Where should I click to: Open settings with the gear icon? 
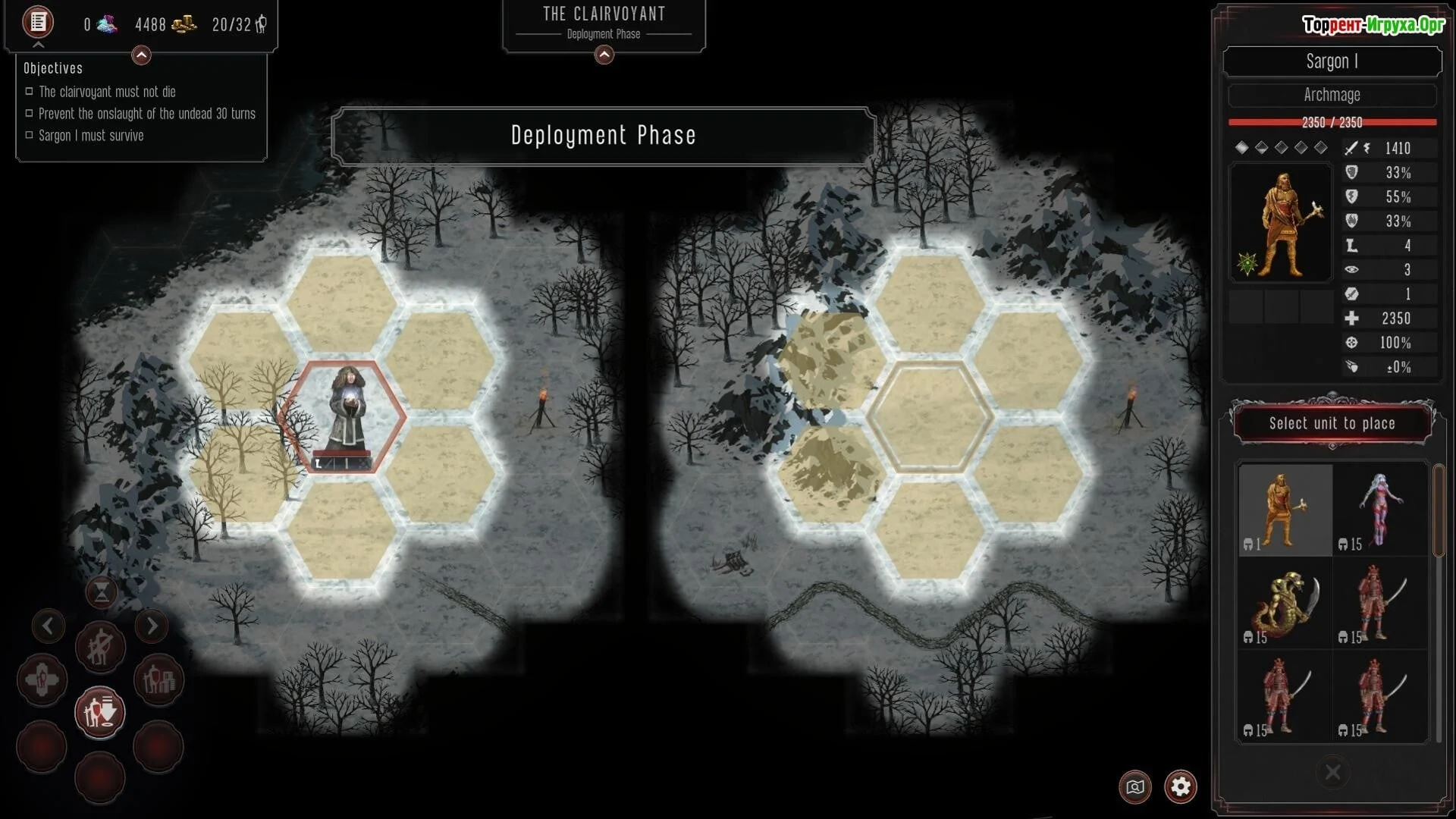pyautogui.click(x=1180, y=786)
